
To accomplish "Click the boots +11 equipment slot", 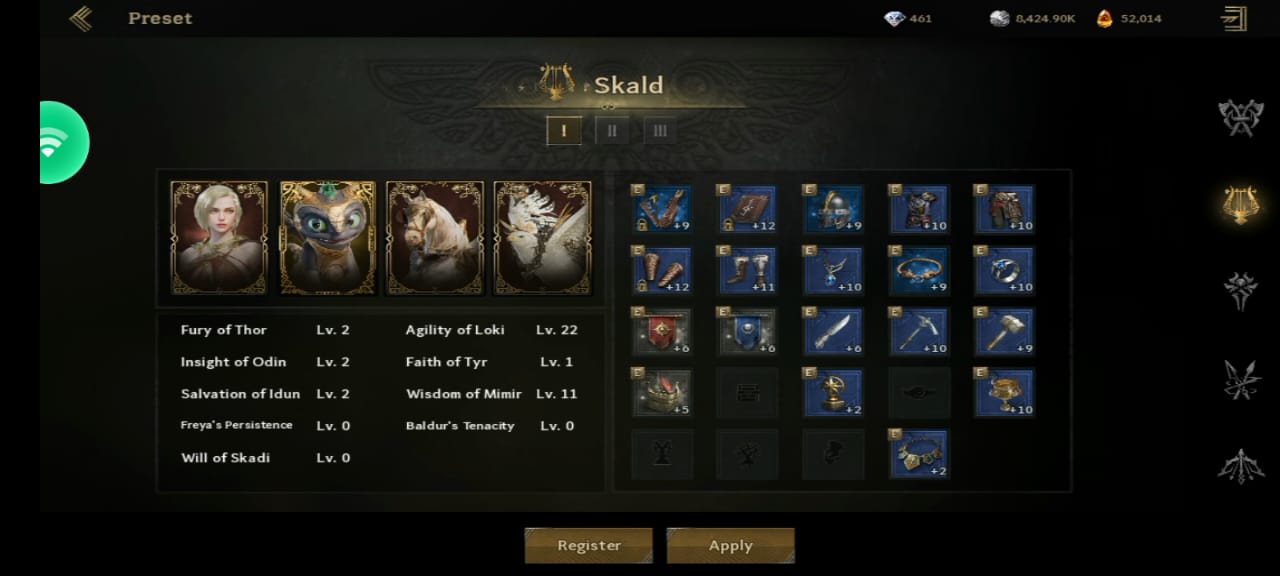I will pyautogui.click(x=747, y=270).
